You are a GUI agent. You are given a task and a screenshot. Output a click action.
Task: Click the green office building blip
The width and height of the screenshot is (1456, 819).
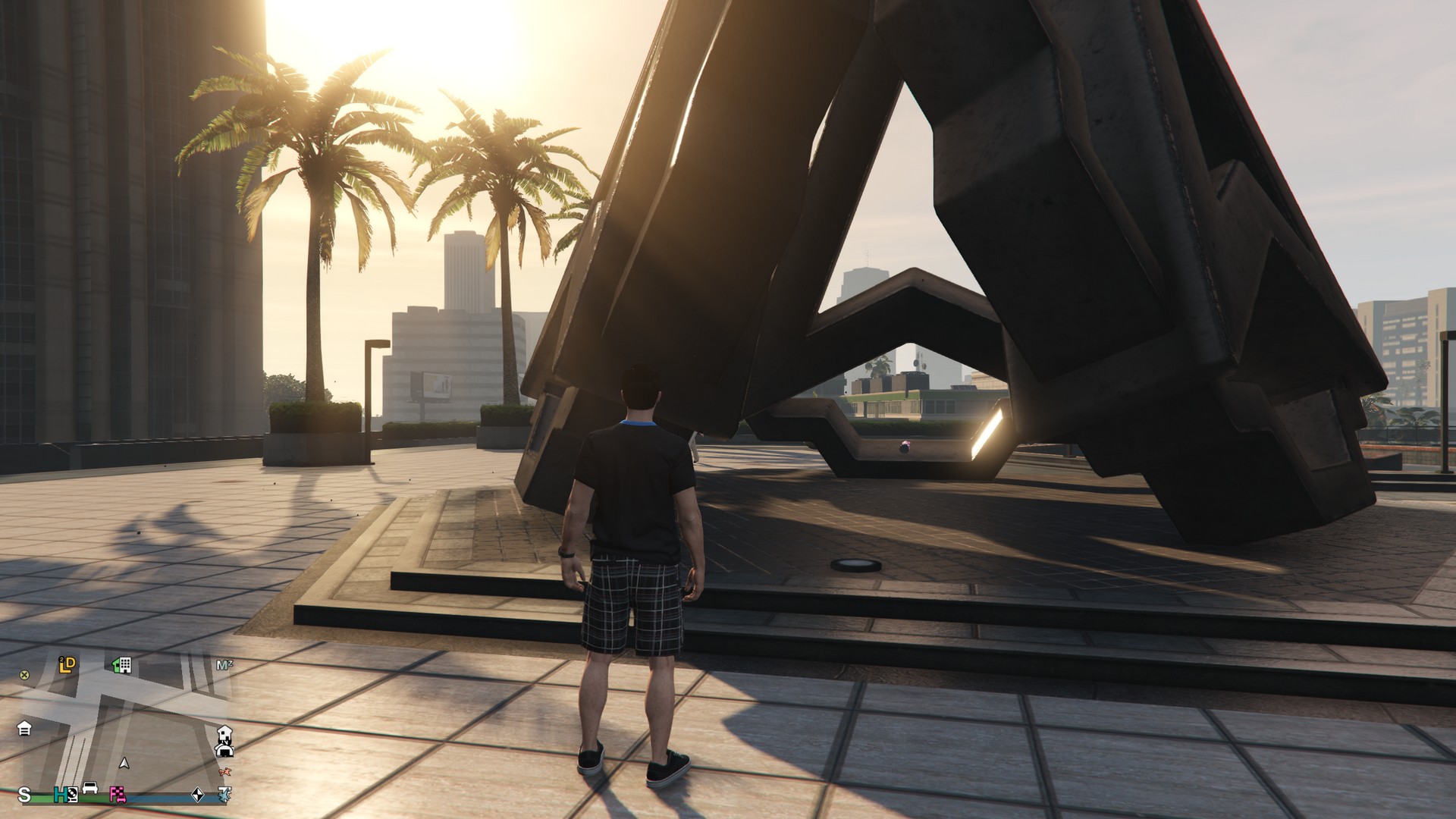point(121,667)
